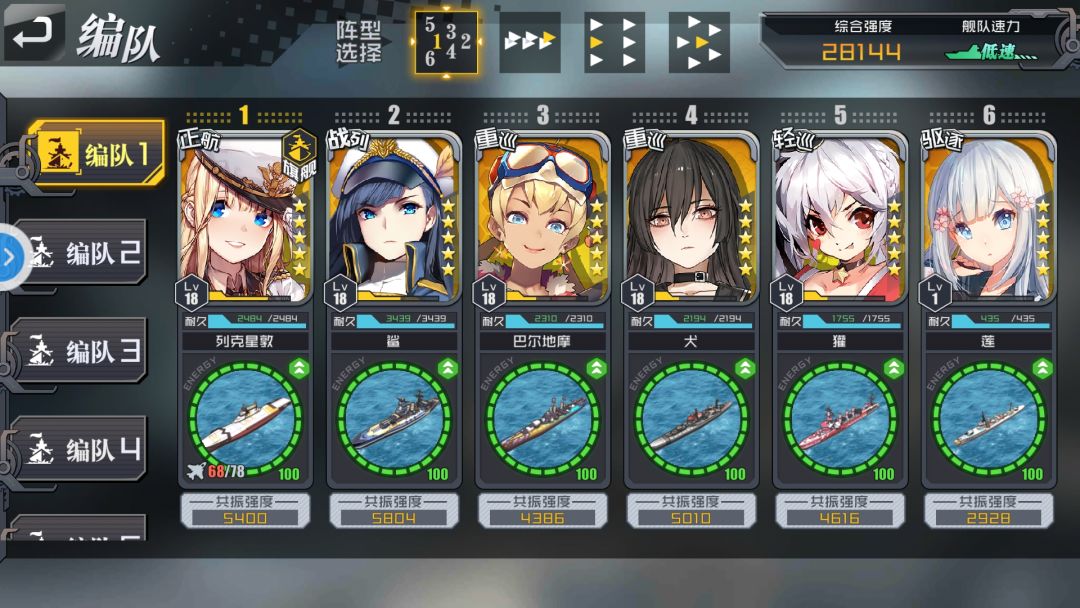Choose destroyer 莲 portrait card
Screen dimensions: 1080x608
pos(988,218)
